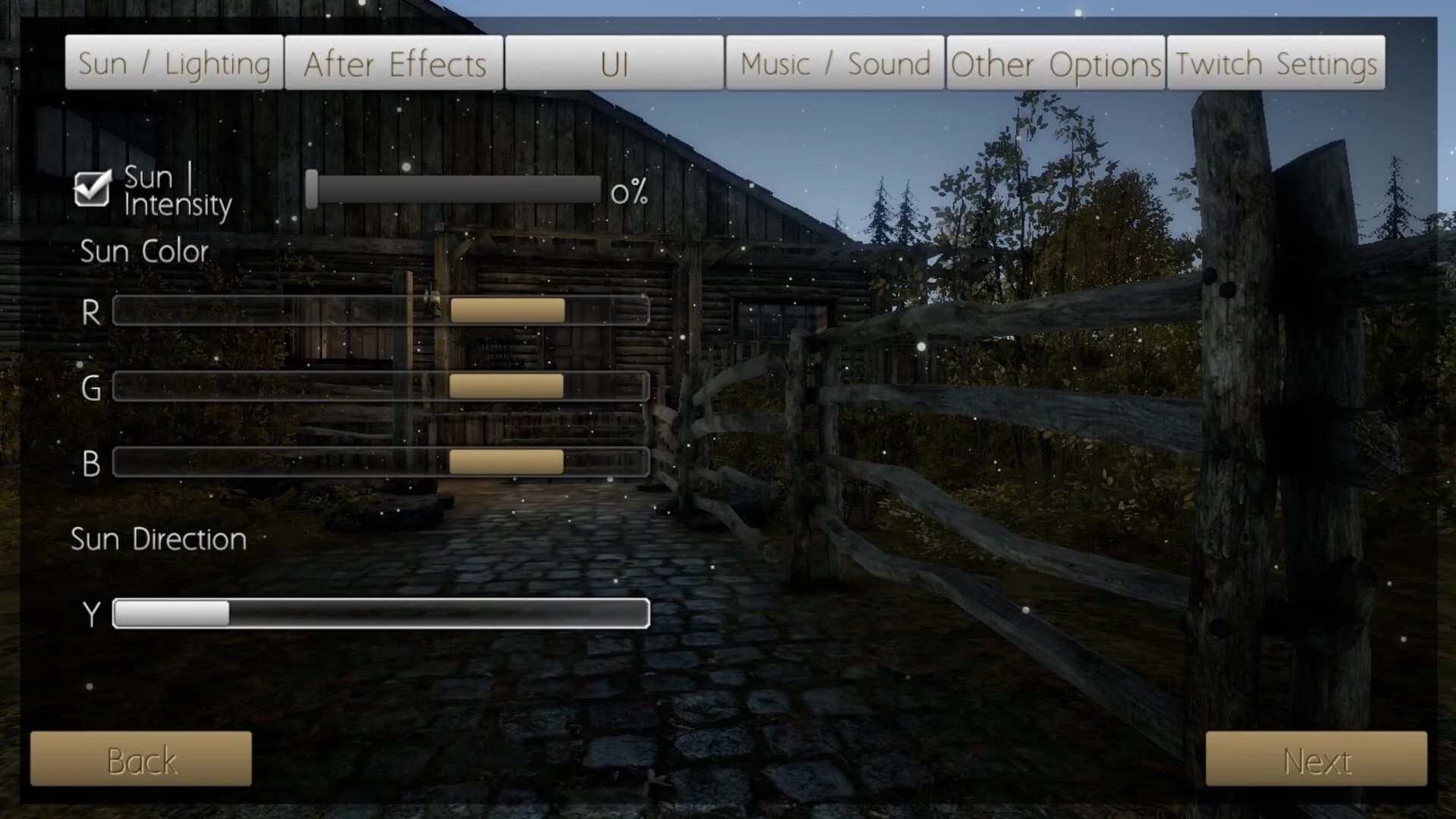Viewport: 1456px width, 819px height.
Task: Click the checkmark inside the Sun checkbox
Action: coord(90,187)
